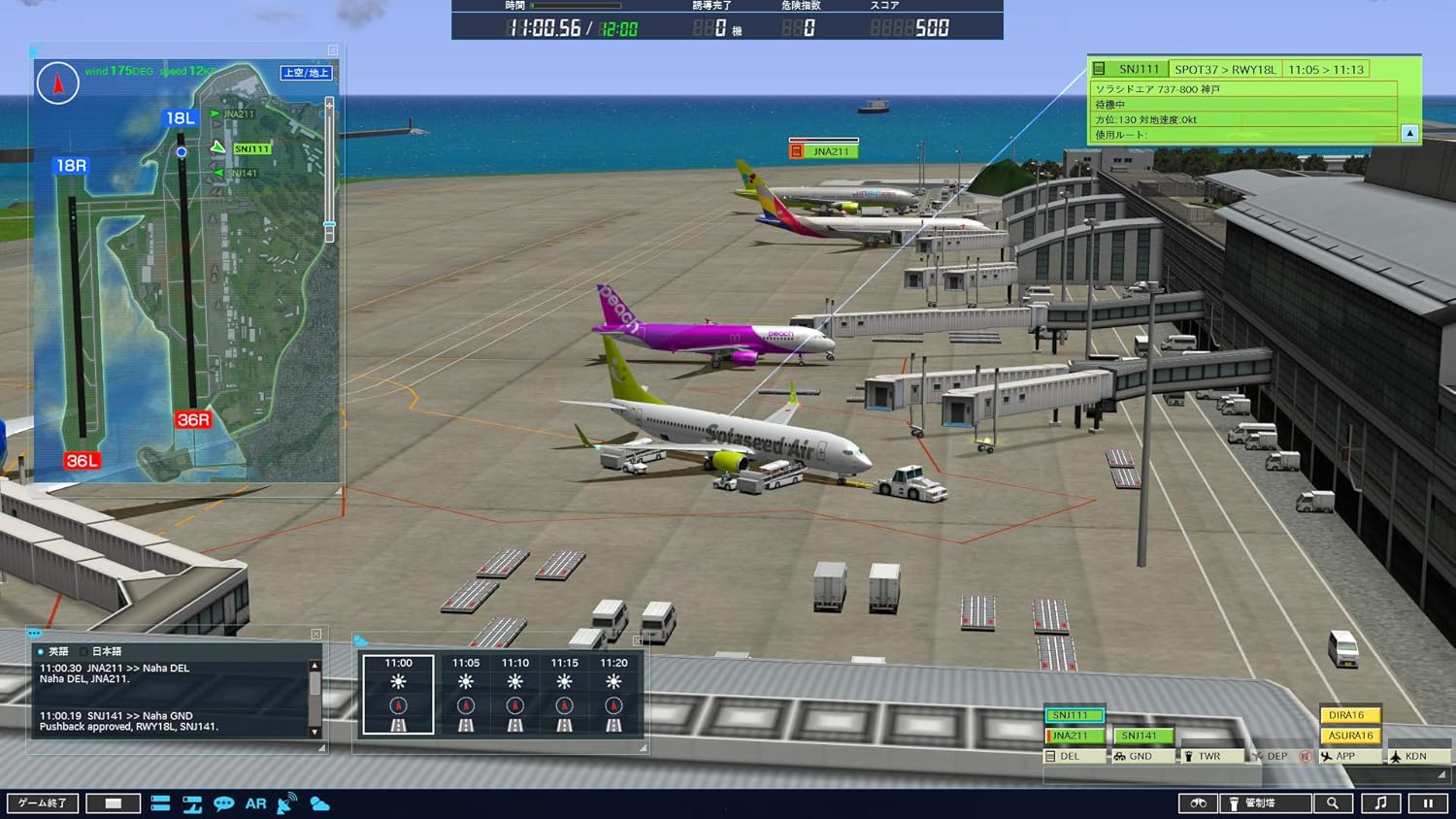Screen dimensions: 1456x819
Task: Select the SNJ111 flight strip
Action: (1073, 714)
